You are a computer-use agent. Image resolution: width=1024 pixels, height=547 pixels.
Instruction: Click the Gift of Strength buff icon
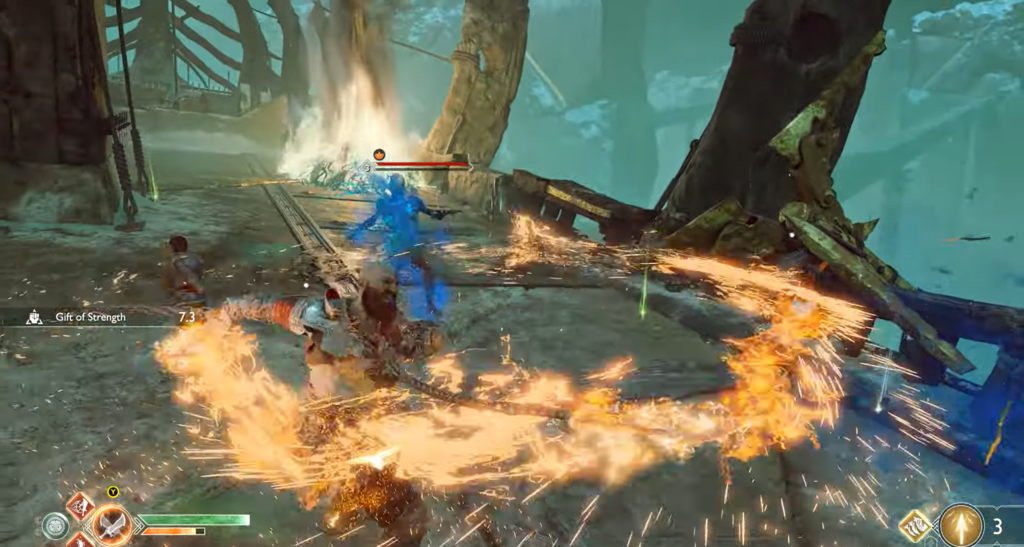click(34, 316)
